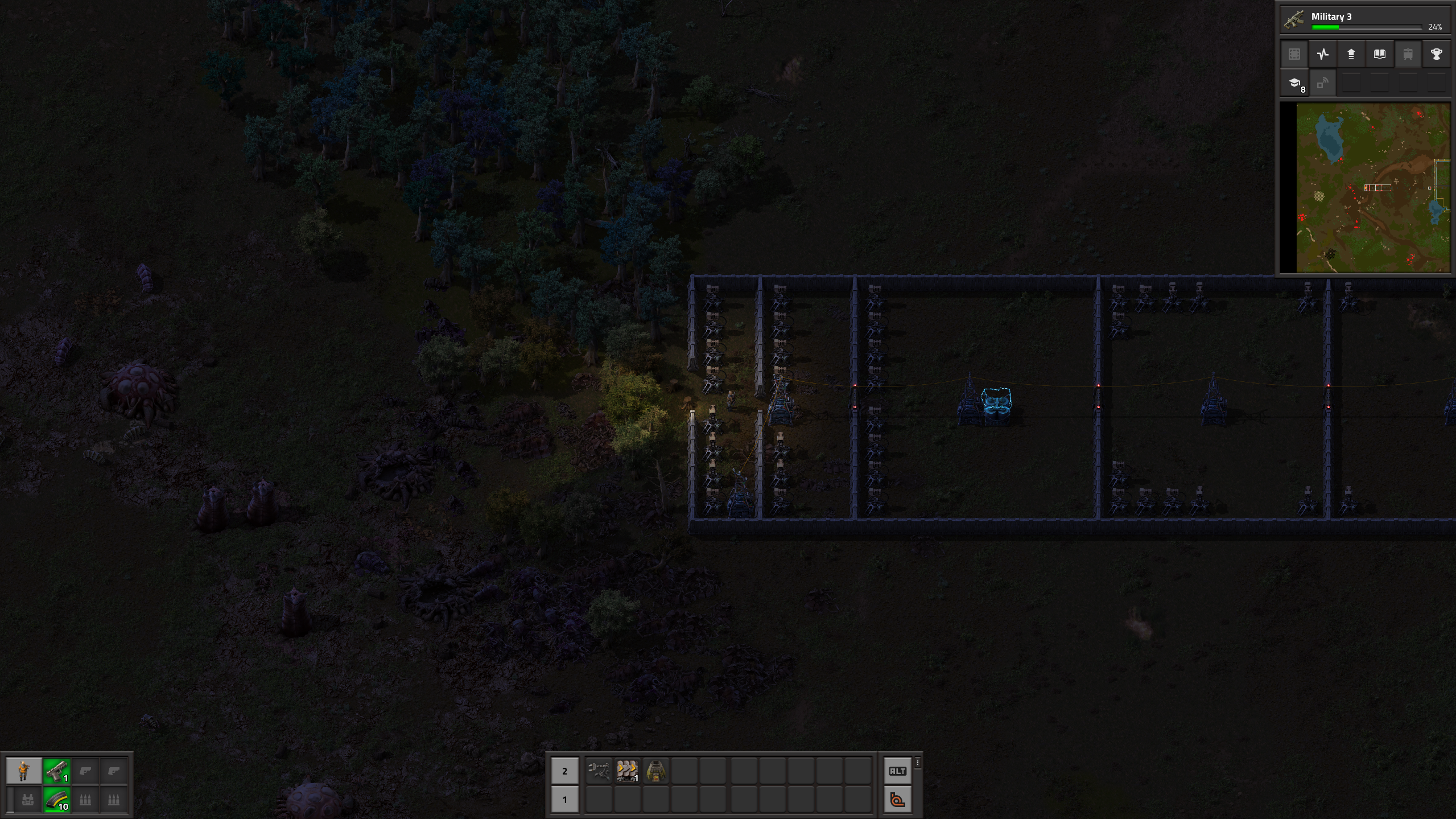The height and width of the screenshot is (819, 1456).
Task: Switch the quickbar row numbered 1
Action: 564,800
